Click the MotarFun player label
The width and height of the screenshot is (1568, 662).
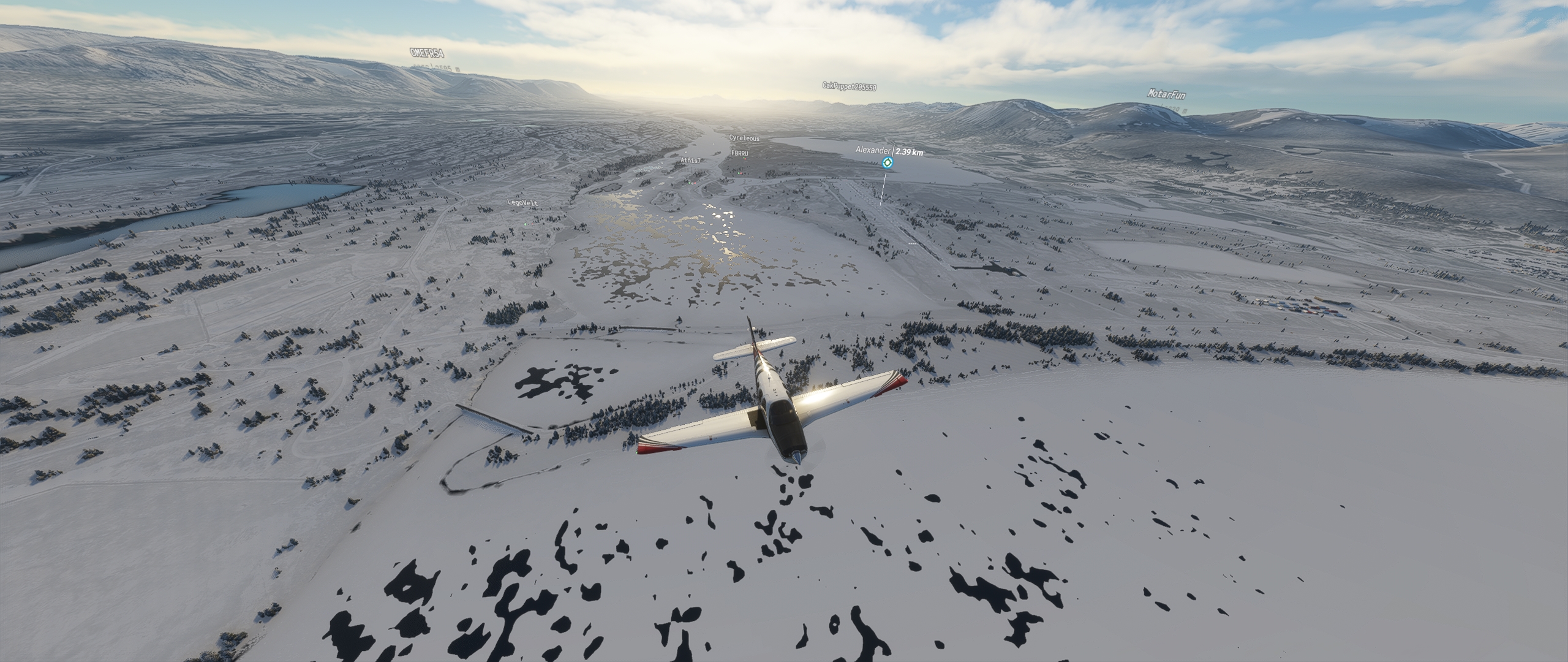1166,94
